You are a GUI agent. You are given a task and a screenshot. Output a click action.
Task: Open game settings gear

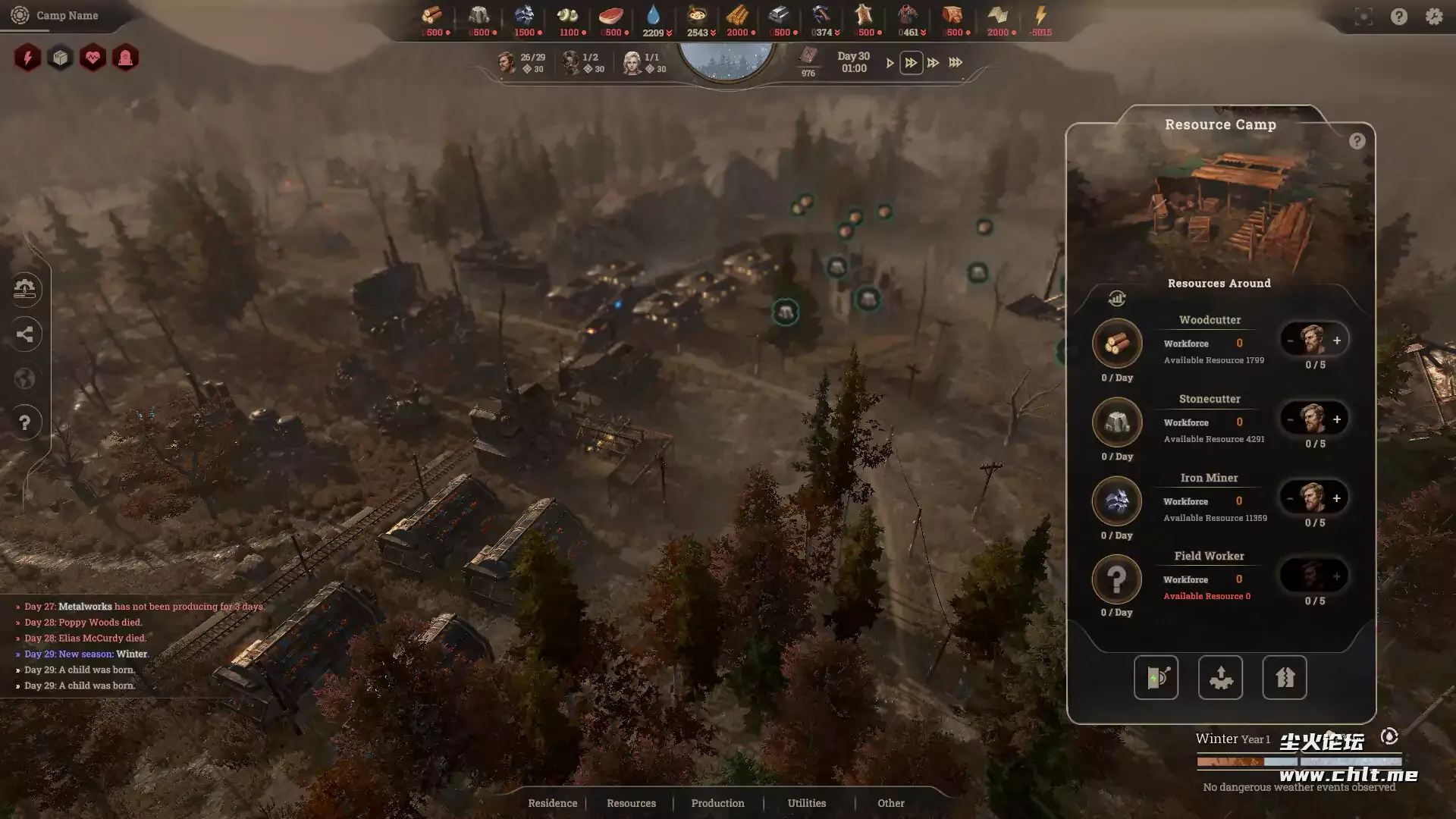[x=1433, y=17]
